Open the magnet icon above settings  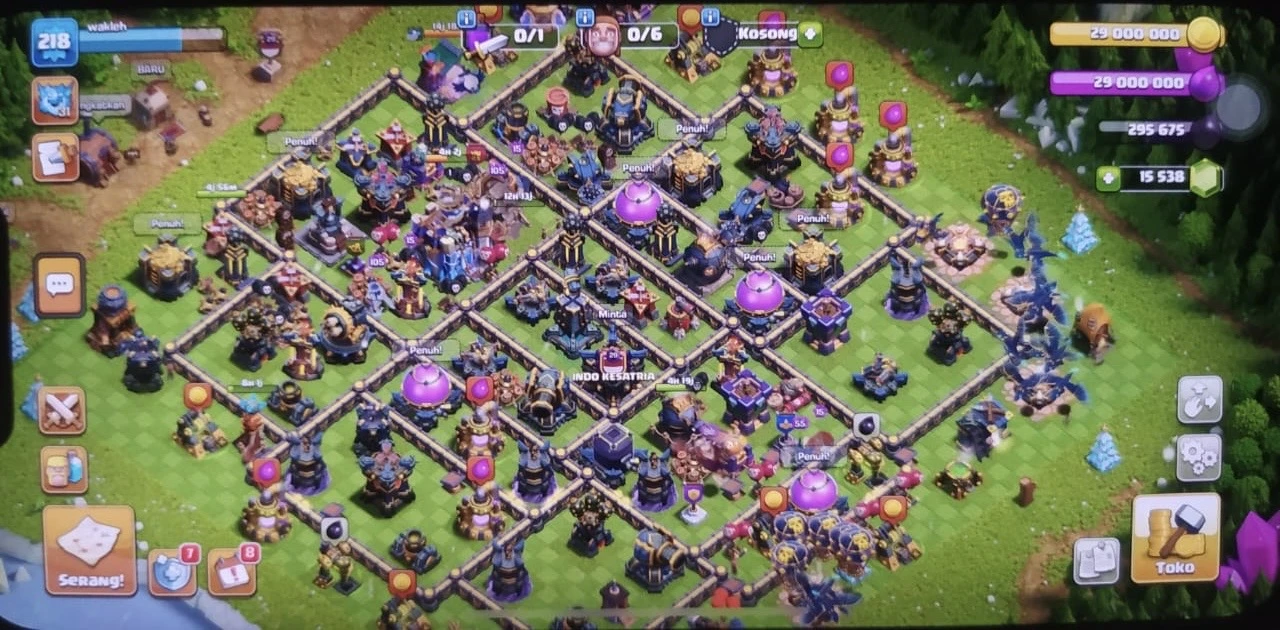pos(1199,399)
